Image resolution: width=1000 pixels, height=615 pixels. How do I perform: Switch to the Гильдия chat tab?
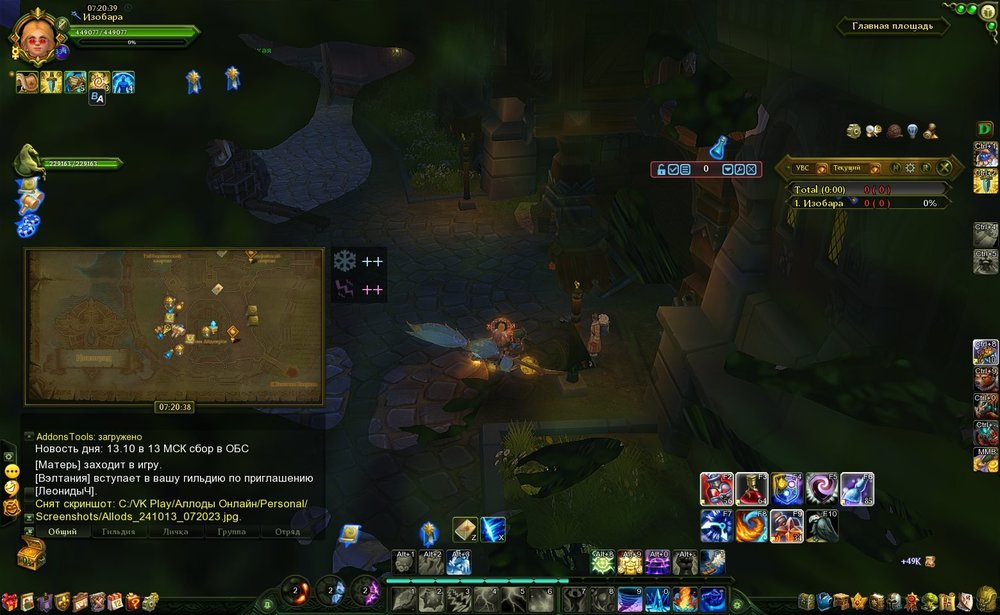119,532
